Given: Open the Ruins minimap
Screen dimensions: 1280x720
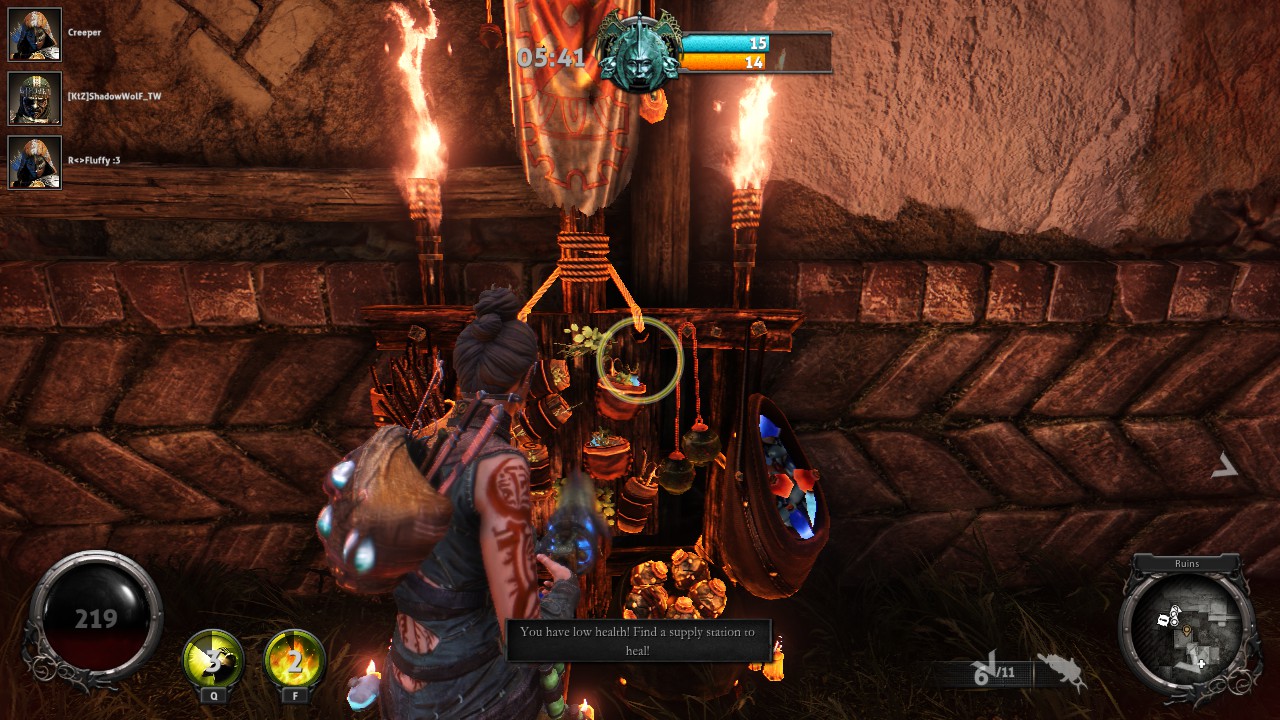Looking at the screenshot, I should click(x=1187, y=625).
